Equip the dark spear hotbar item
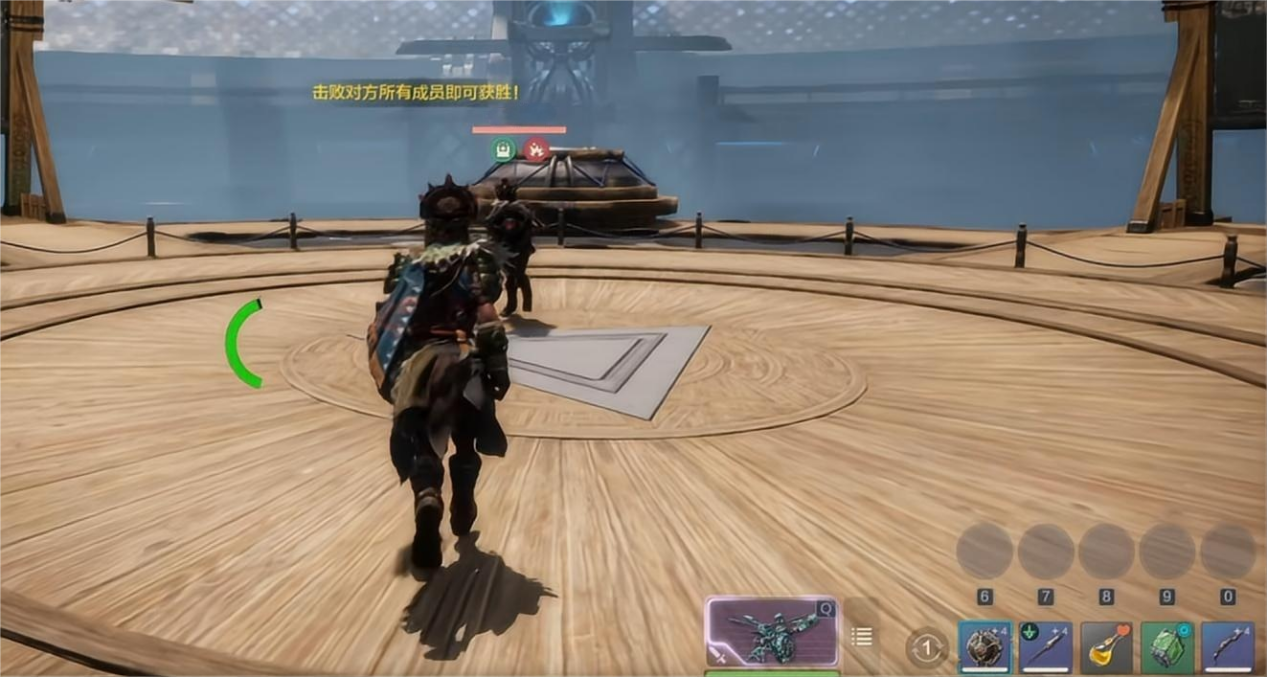Image resolution: width=1267 pixels, height=677 pixels. pyautogui.click(x=1046, y=648)
